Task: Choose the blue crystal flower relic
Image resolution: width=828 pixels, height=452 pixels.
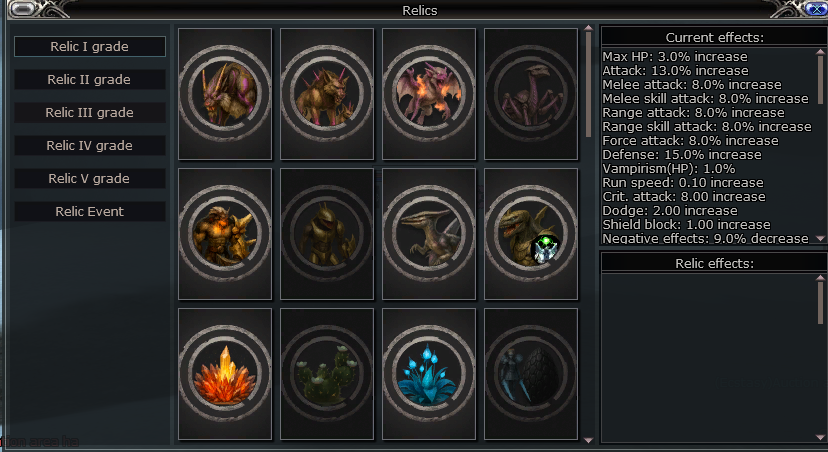Action: coord(429,375)
